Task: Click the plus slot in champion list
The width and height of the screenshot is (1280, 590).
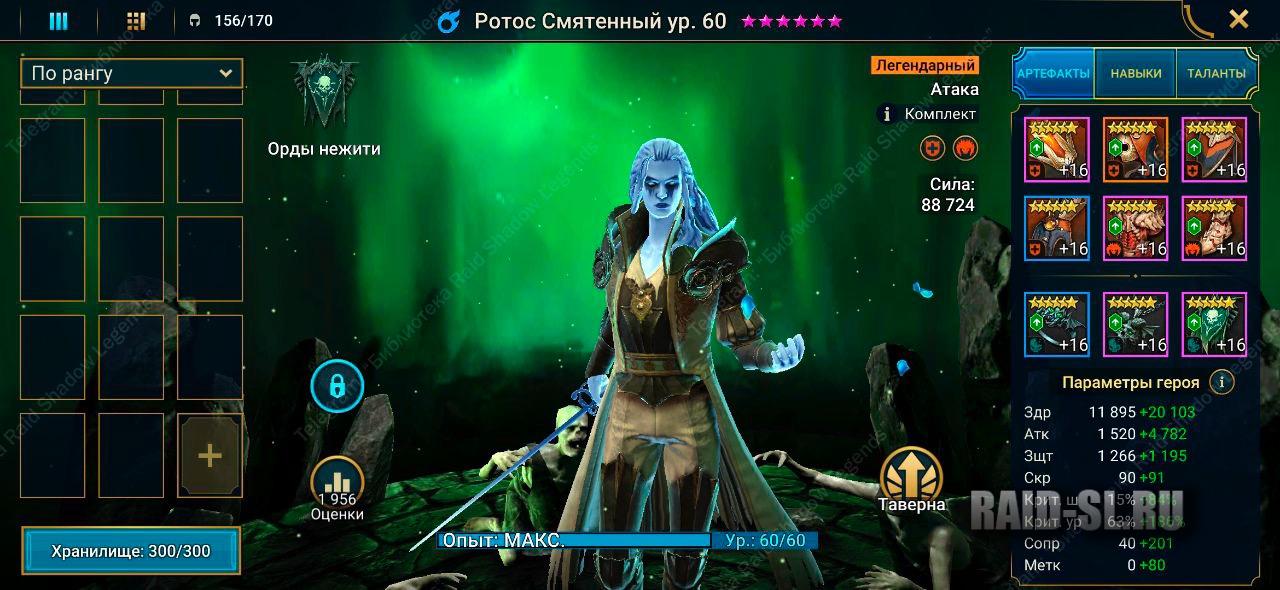Action: tap(210, 456)
